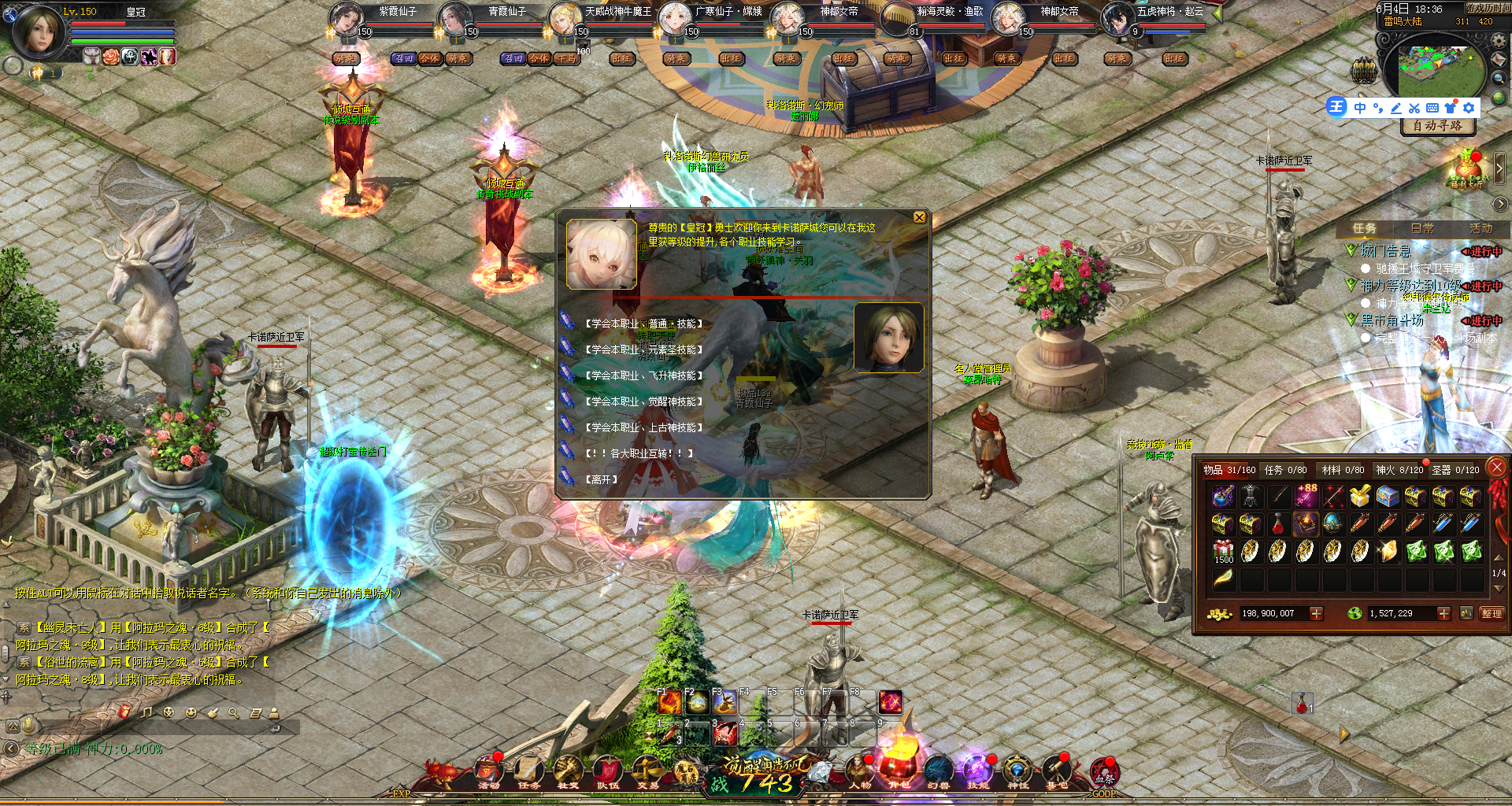The height and width of the screenshot is (806, 1512).
Task: Open the 技能 skills menu
Action: coord(977,773)
